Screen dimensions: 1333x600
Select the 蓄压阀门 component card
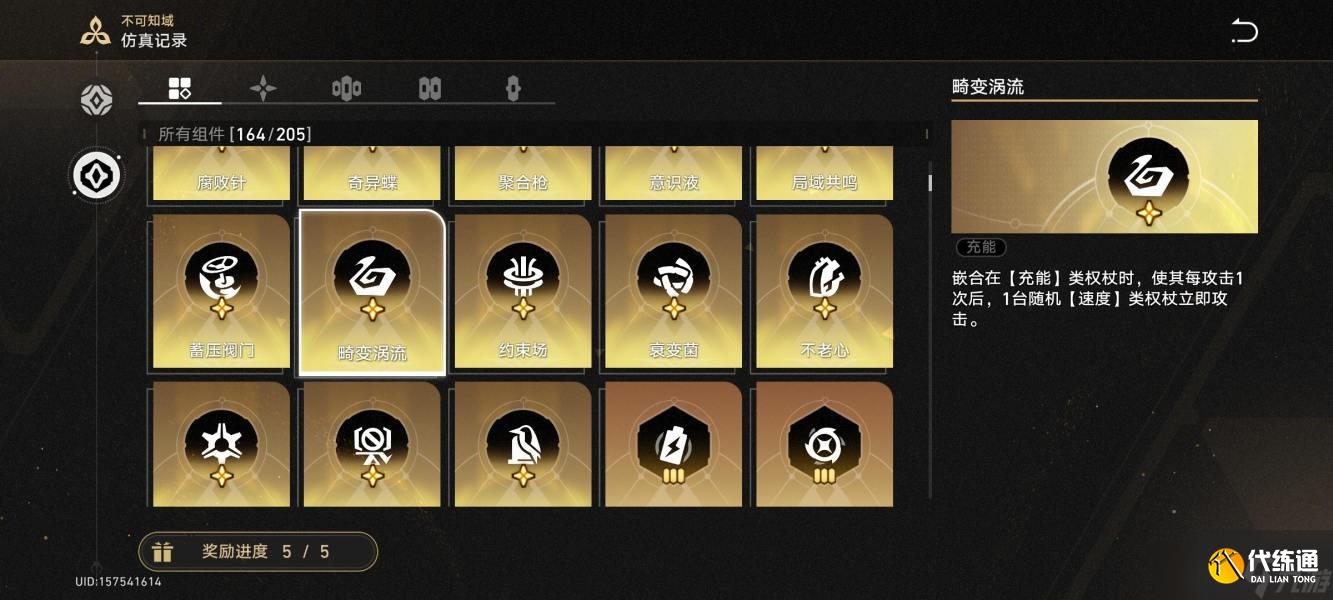221,291
